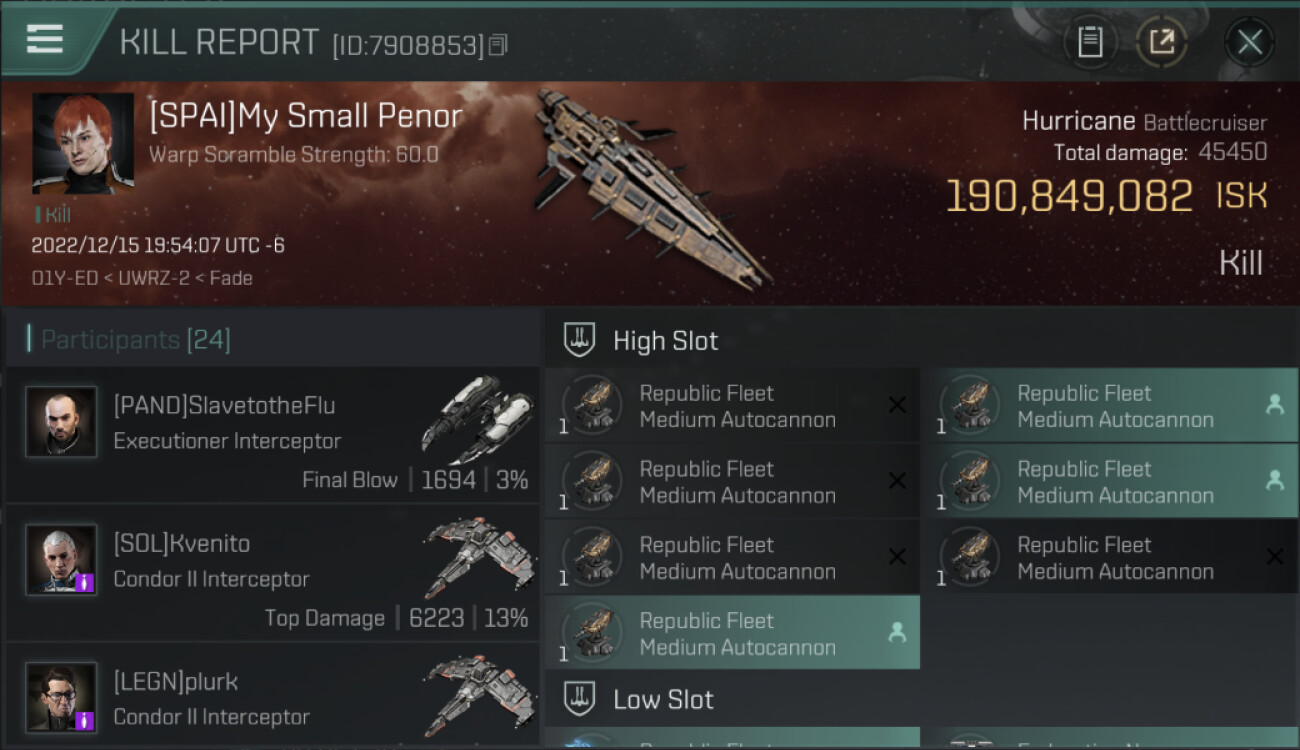Share the kill report externally

tap(1161, 42)
